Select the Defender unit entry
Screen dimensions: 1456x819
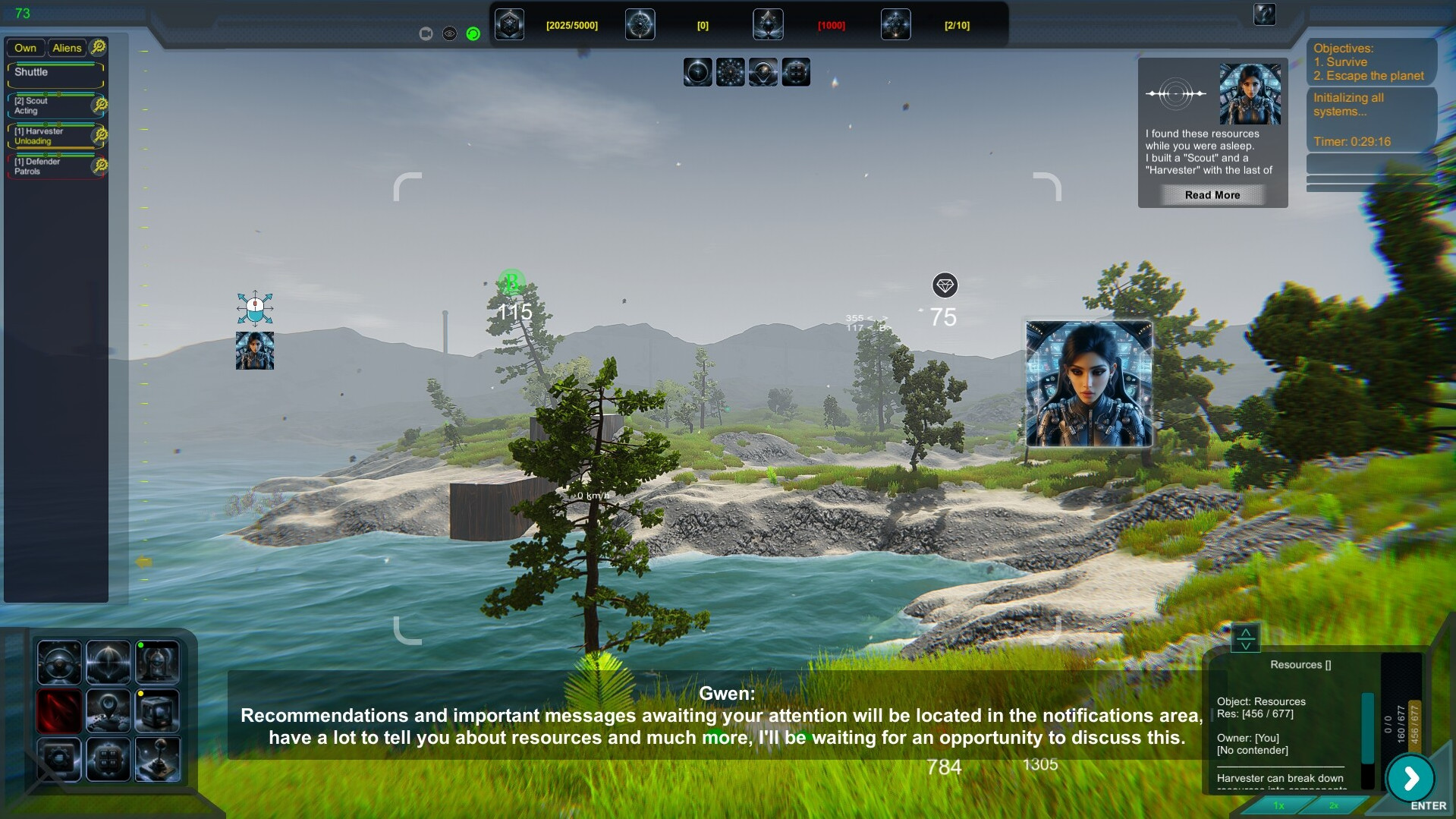pos(50,166)
